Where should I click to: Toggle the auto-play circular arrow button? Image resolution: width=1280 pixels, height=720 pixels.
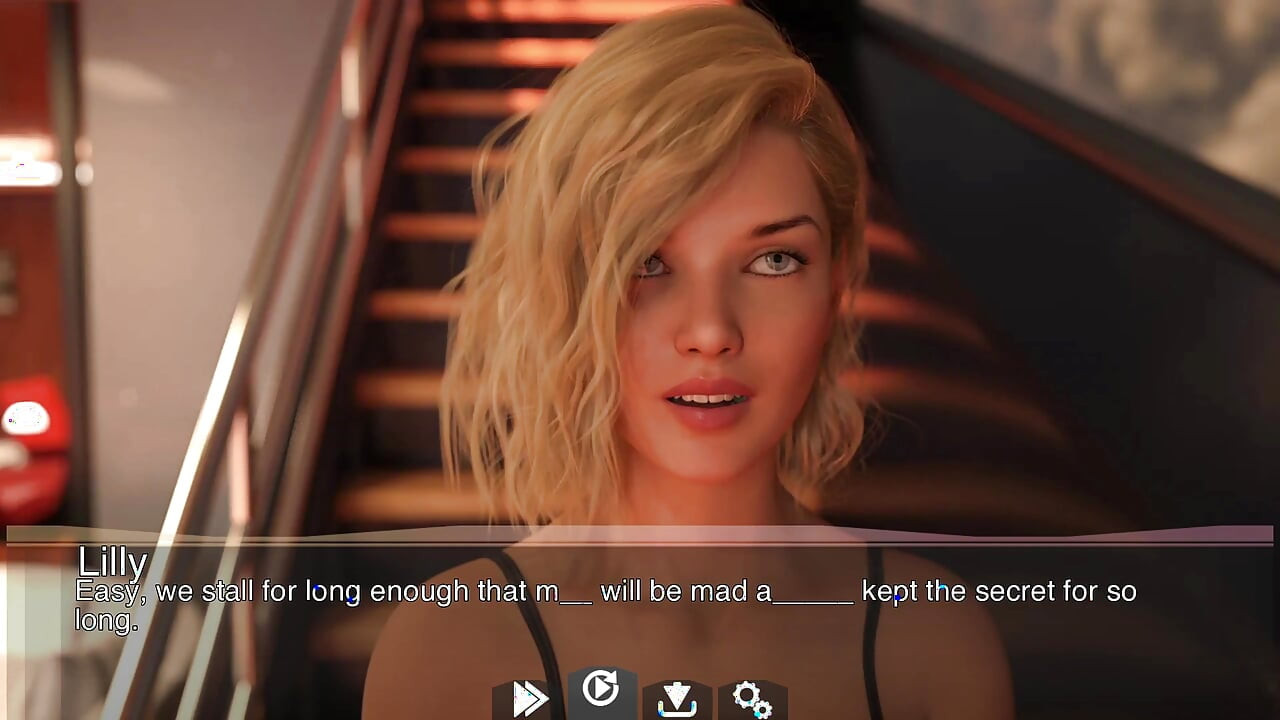(x=600, y=689)
